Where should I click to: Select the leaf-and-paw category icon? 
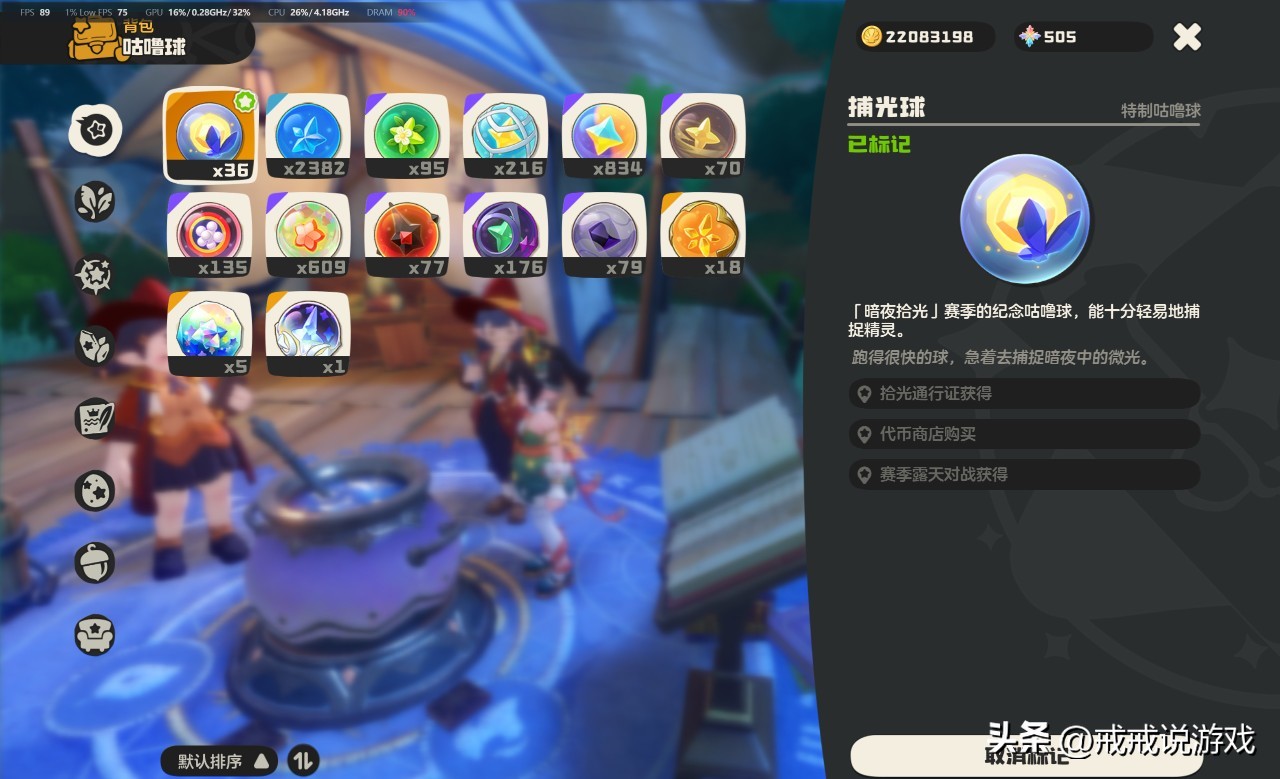[95, 345]
